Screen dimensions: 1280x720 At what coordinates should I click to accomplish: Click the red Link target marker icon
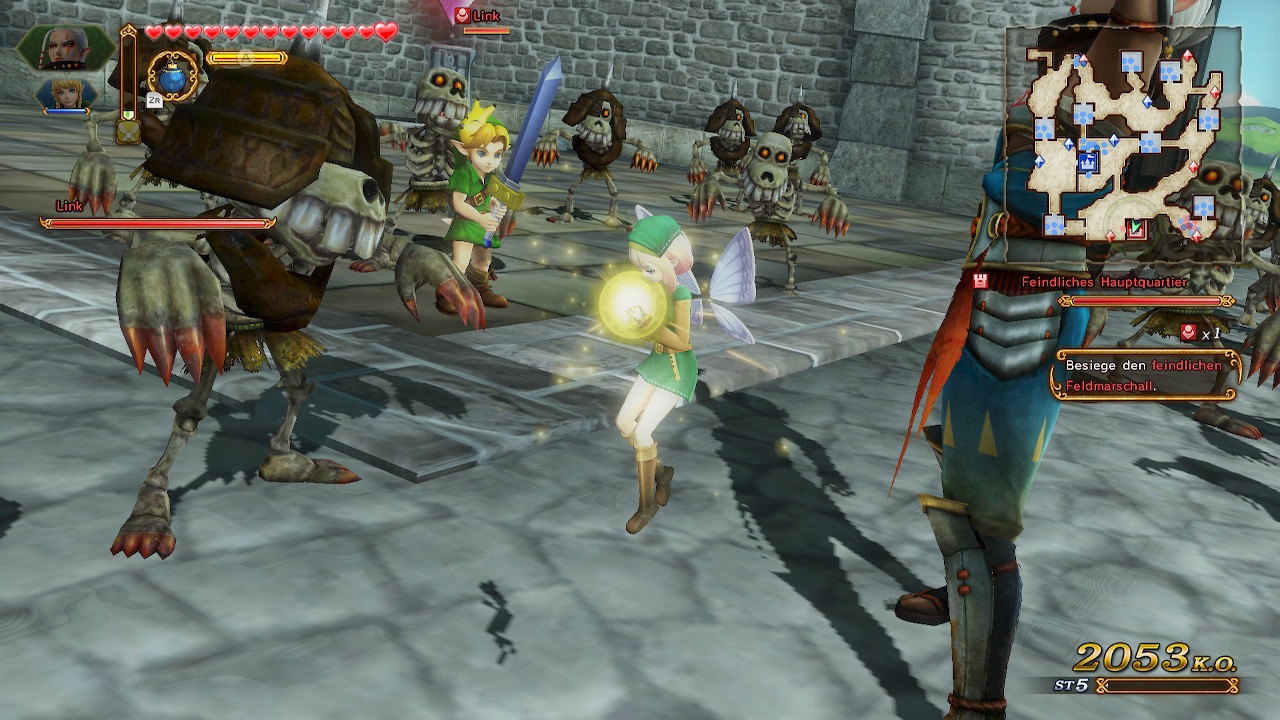coord(462,15)
